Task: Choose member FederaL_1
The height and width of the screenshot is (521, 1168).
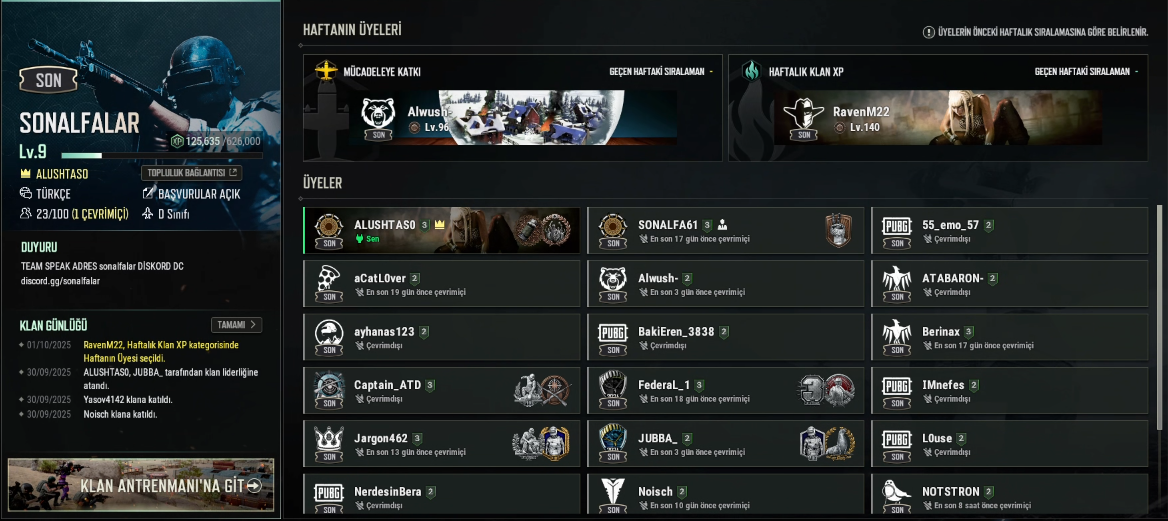Action: 725,390
